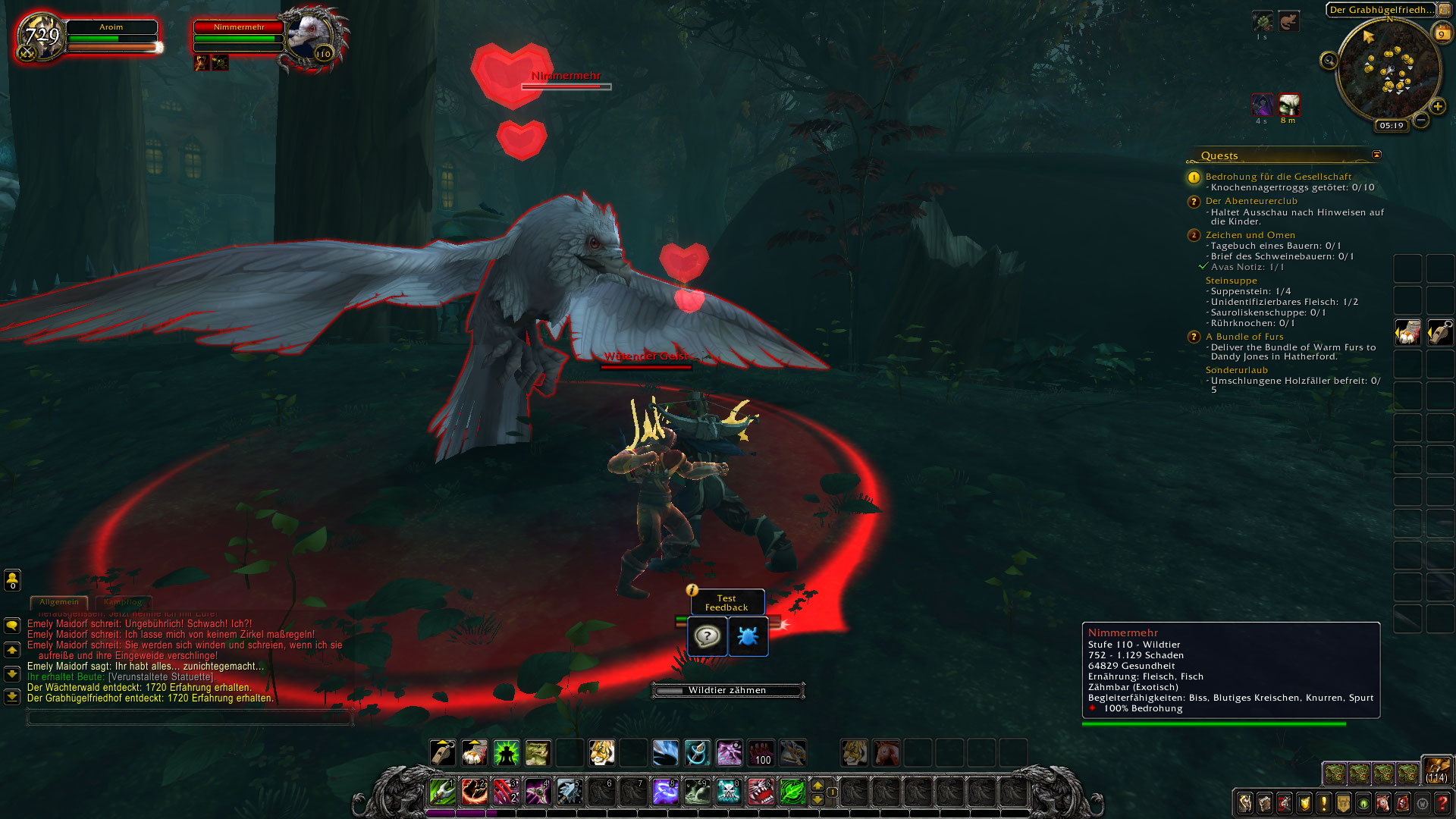The height and width of the screenshot is (819, 1456).
Task: Open the character info micro button
Action: click(x=1244, y=803)
